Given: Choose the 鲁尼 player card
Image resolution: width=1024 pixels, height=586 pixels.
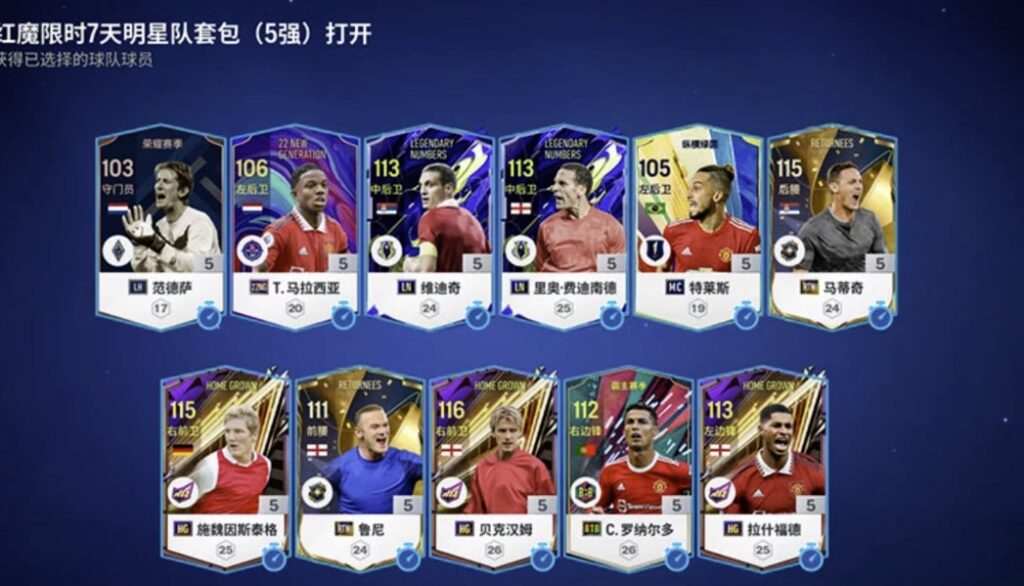Looking at the screenshot, I should point(359,465).
